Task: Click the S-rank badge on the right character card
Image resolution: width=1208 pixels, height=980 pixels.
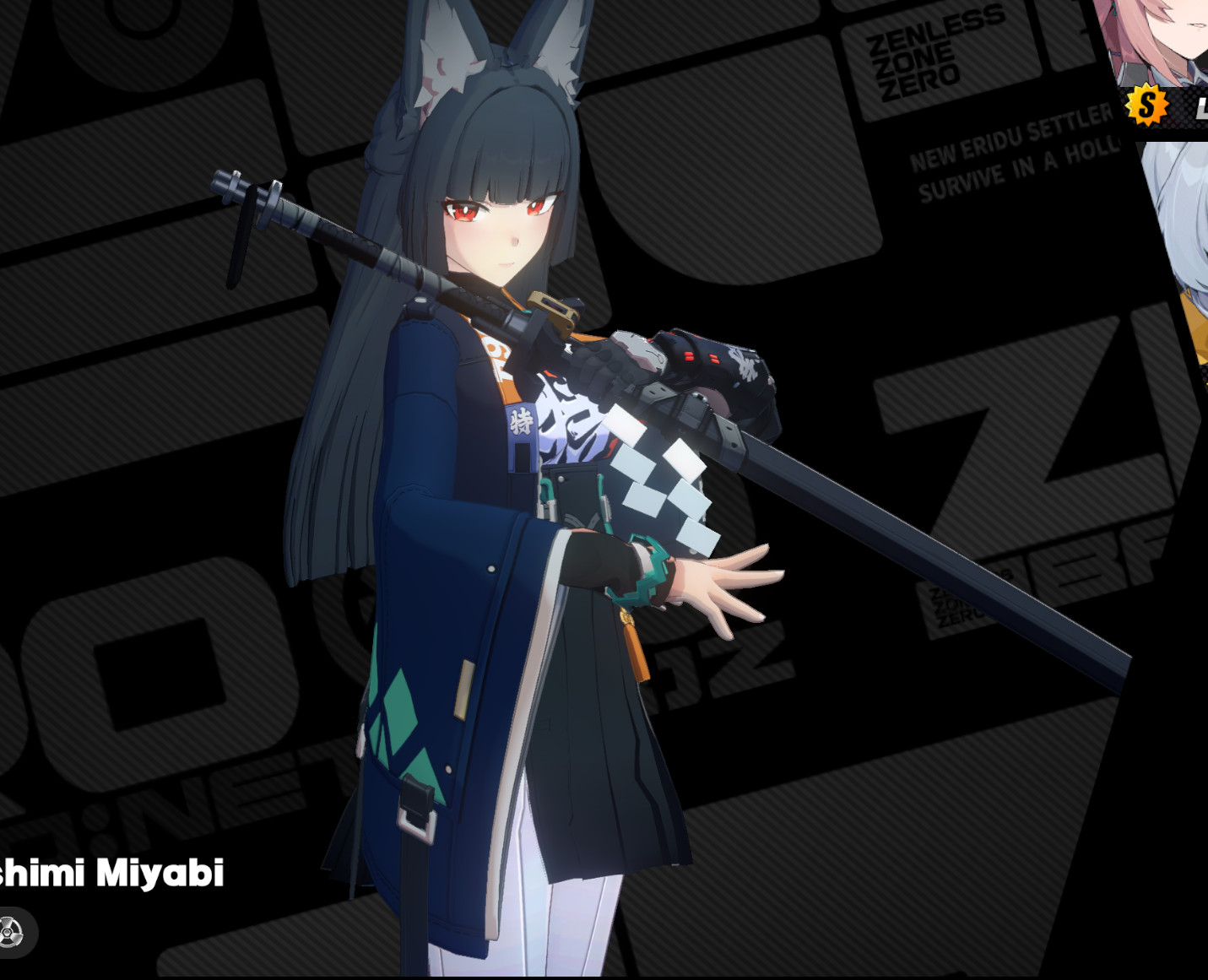Action: coord(1146,106)
